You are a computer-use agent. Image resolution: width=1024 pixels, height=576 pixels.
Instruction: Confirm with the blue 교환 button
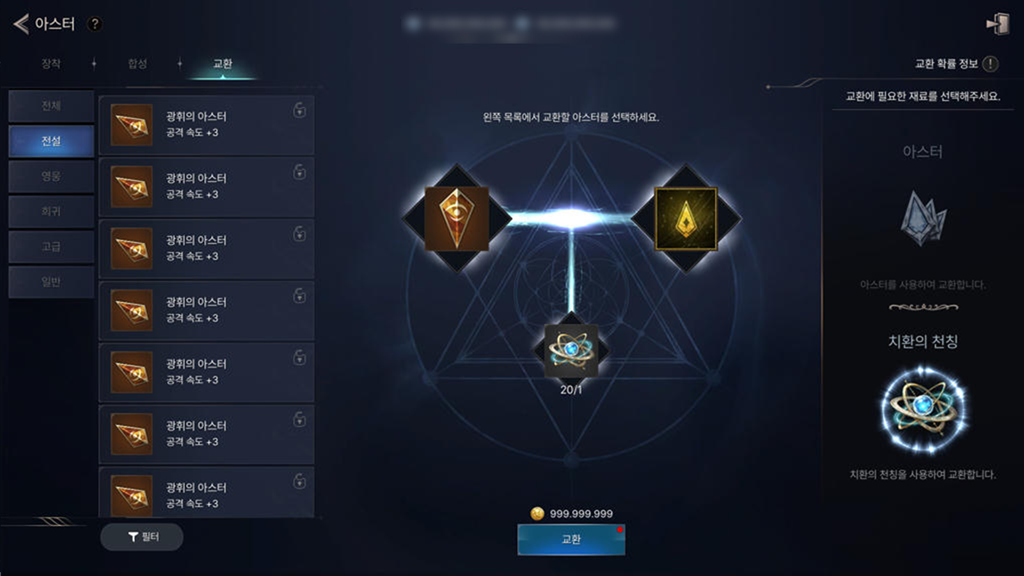[571, 539]
